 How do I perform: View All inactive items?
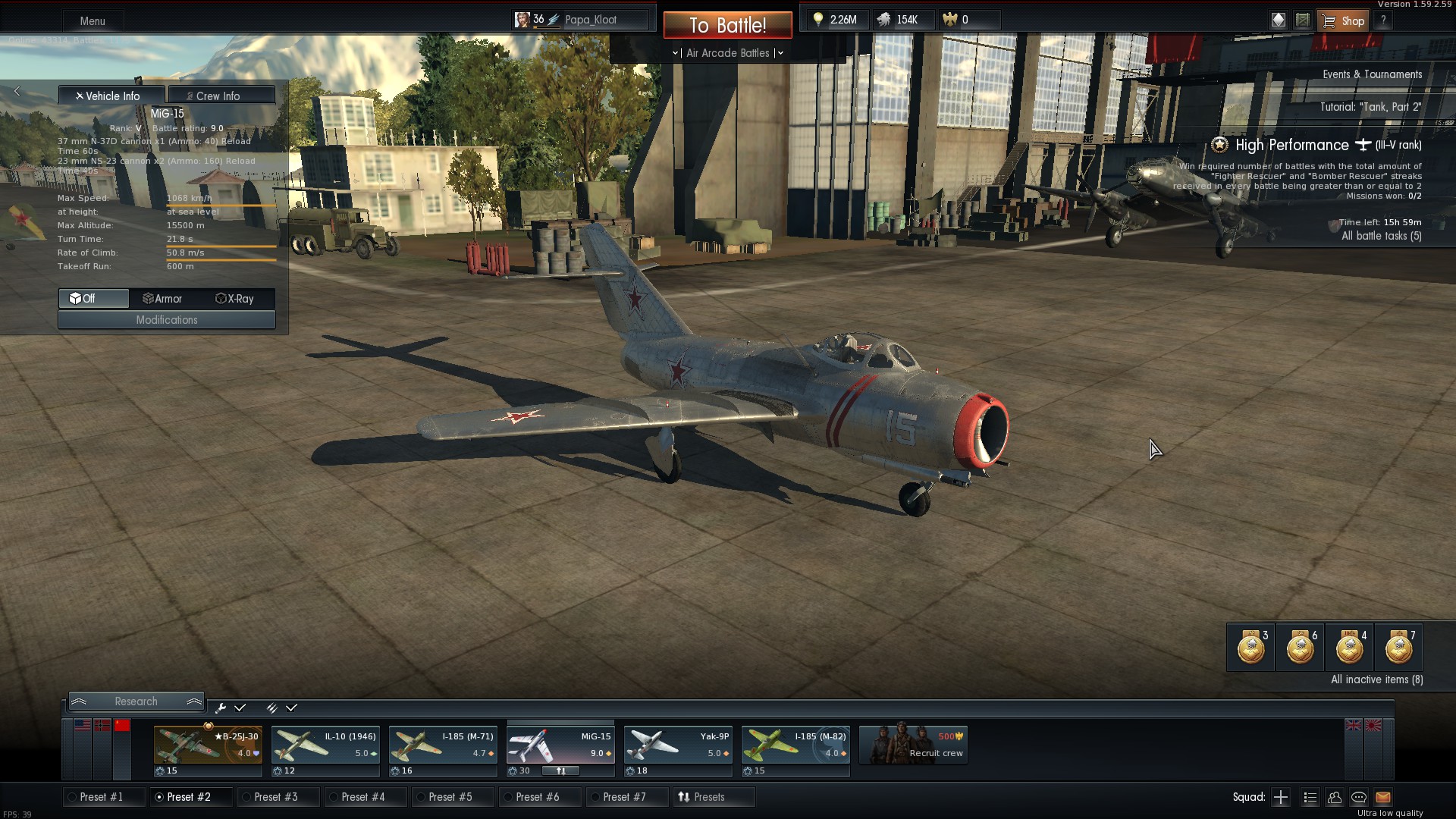click(x=1376, y=679)
